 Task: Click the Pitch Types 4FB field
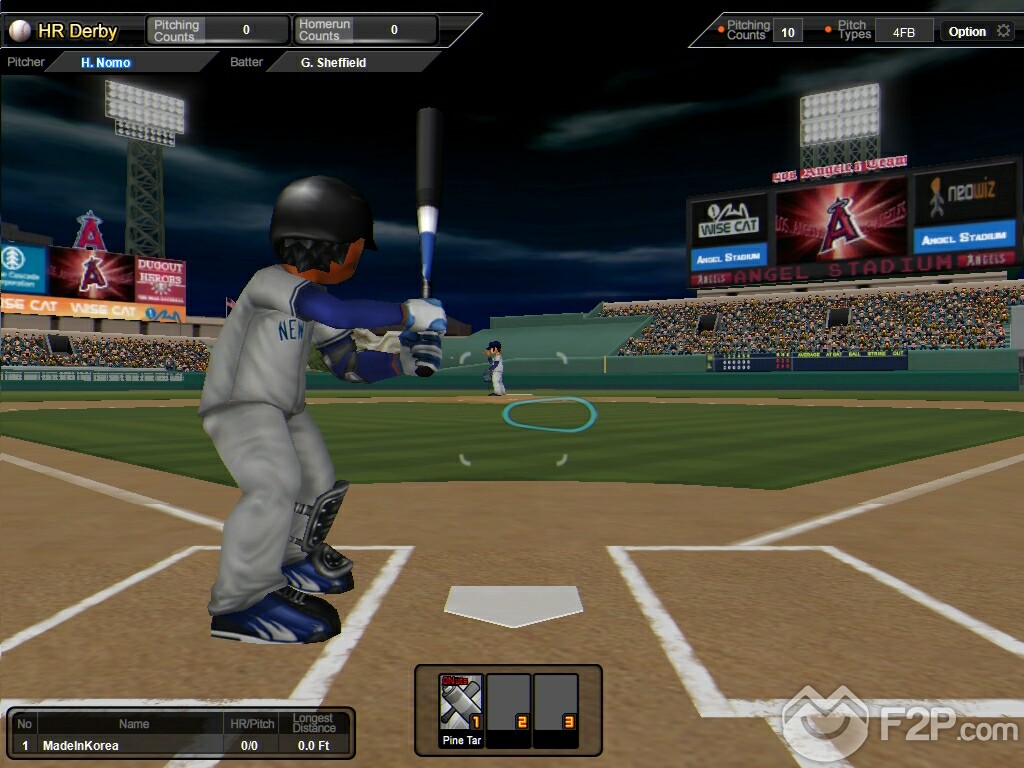(903, 32)
